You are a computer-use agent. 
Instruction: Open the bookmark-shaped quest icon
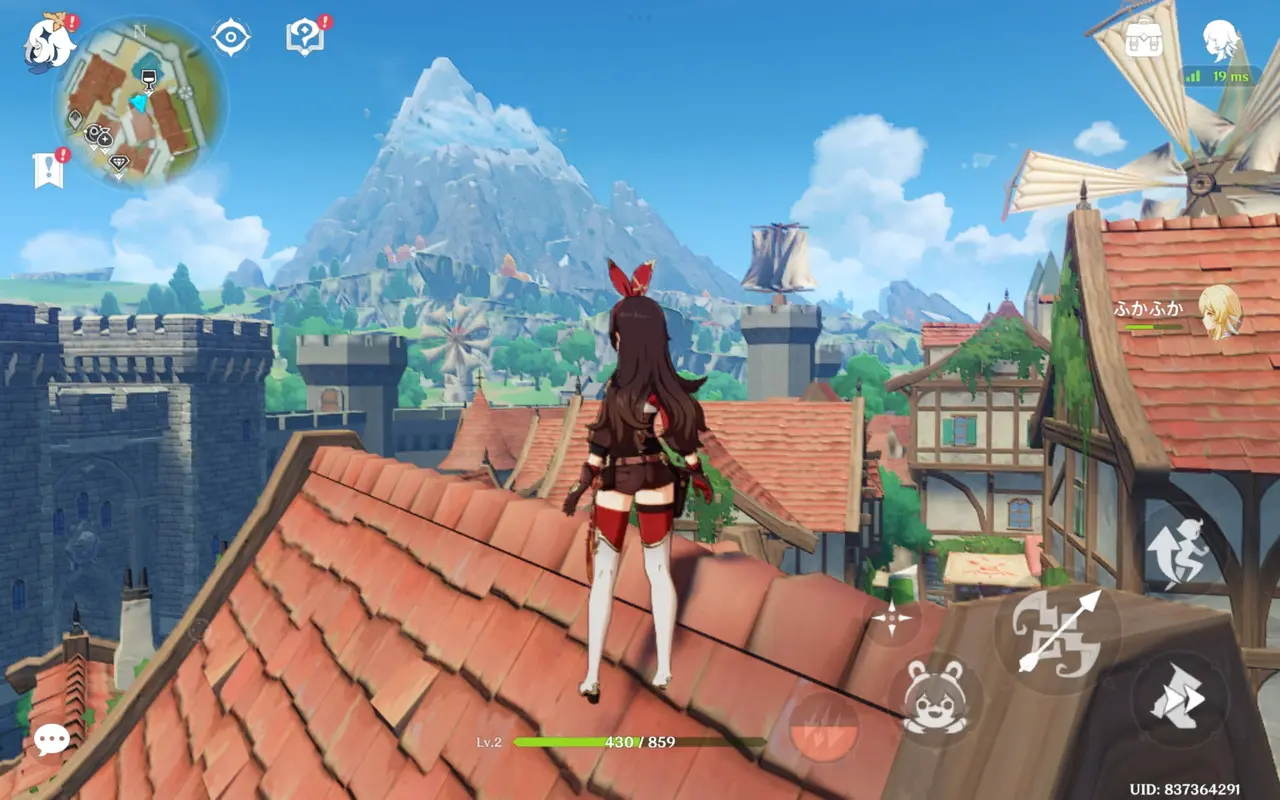(48, 170)
